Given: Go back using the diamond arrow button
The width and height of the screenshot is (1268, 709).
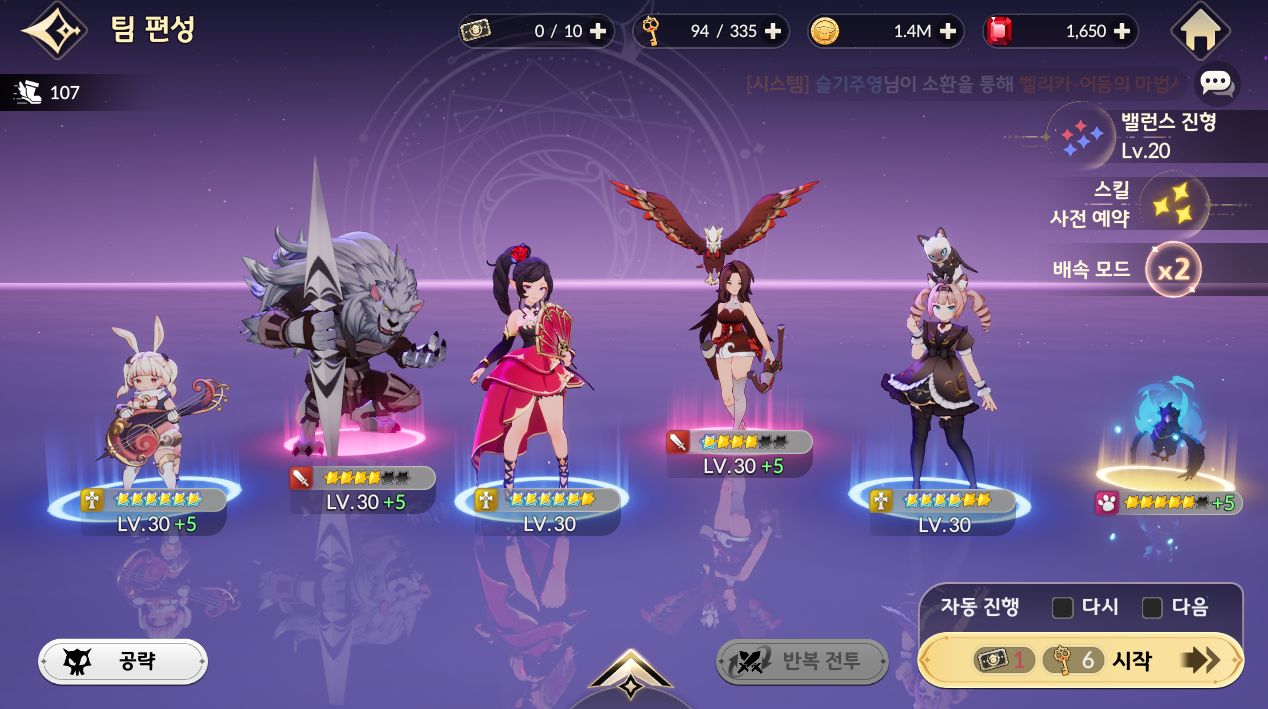Looking at the screenshot, I should pos(54,31).
